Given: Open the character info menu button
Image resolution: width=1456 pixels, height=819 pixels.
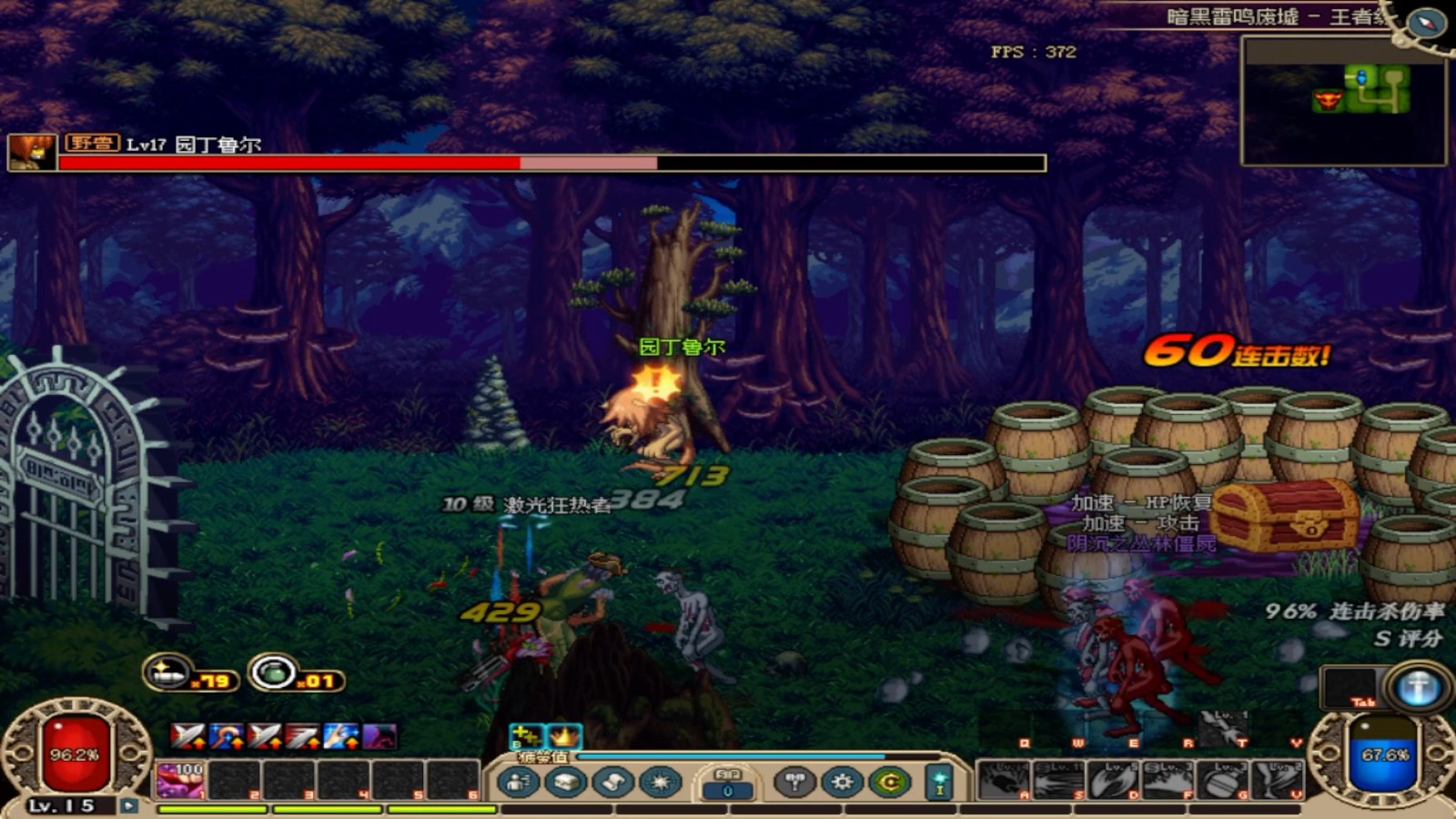Looking at the screenshot, I should (519, 782).
